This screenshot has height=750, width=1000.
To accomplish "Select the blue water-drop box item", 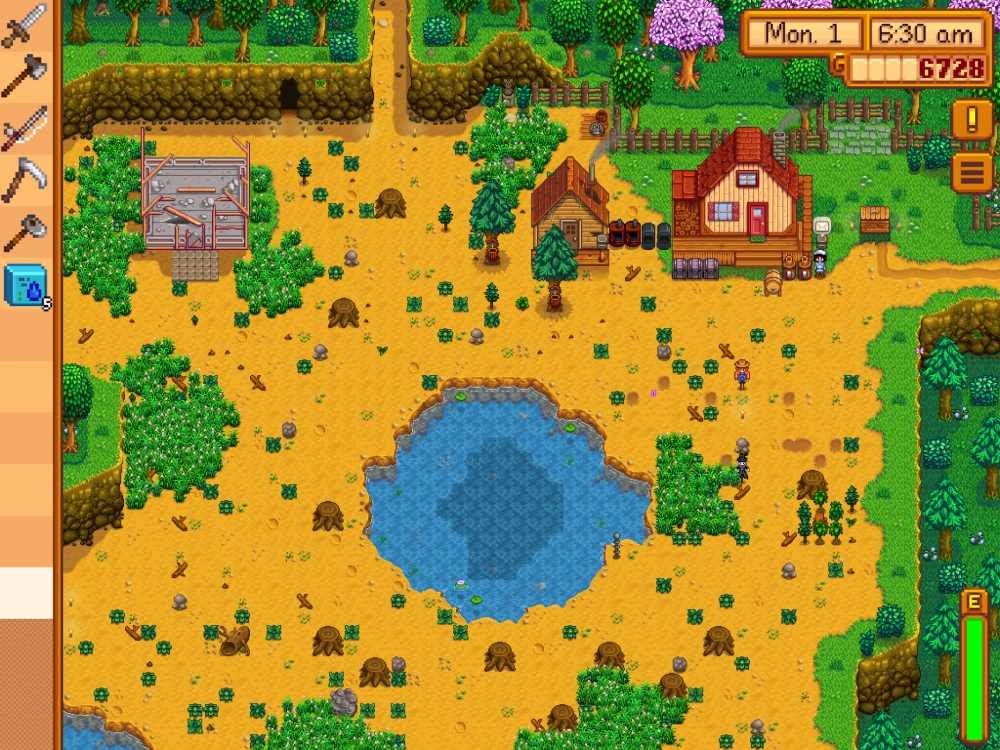I will pos(25,285).
